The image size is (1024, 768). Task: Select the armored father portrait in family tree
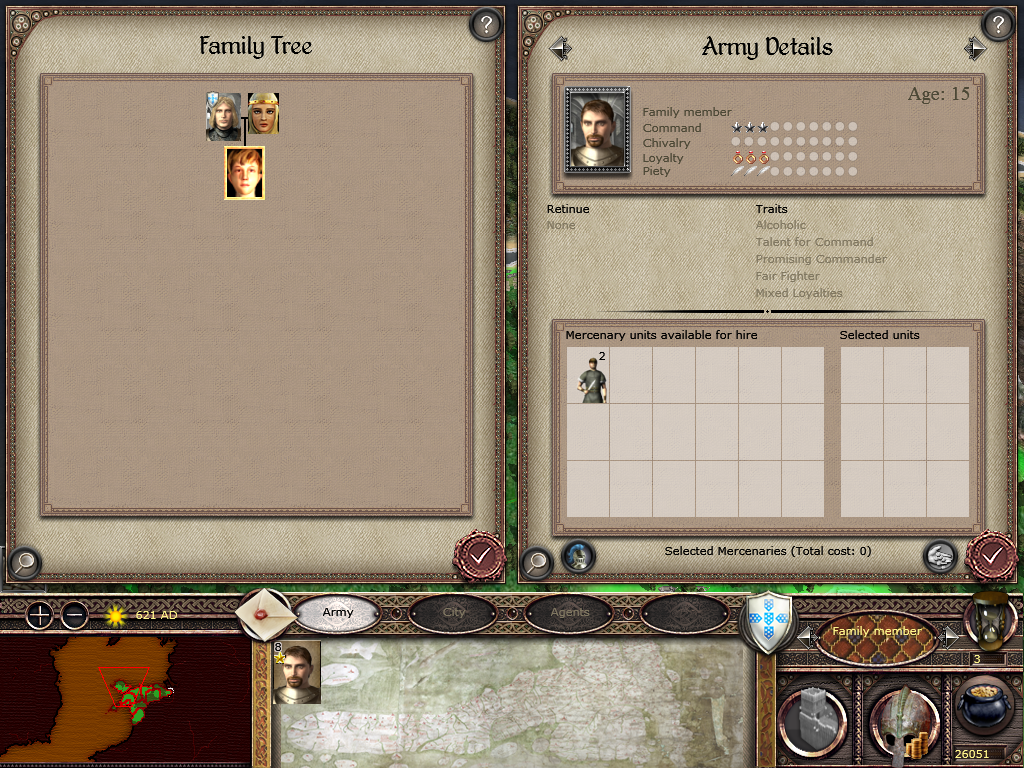[x=223, y=116]
